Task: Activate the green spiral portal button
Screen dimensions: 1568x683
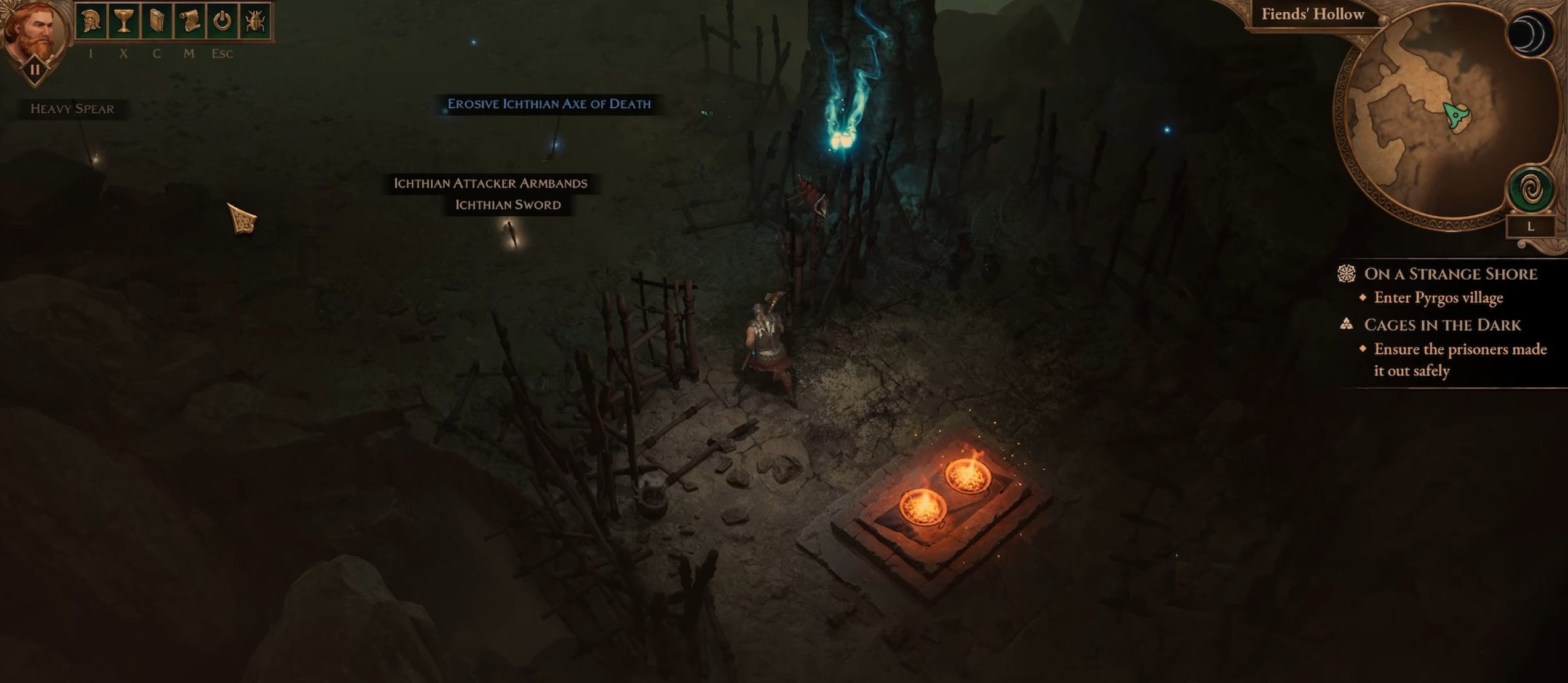Action: pos(1530,191)
